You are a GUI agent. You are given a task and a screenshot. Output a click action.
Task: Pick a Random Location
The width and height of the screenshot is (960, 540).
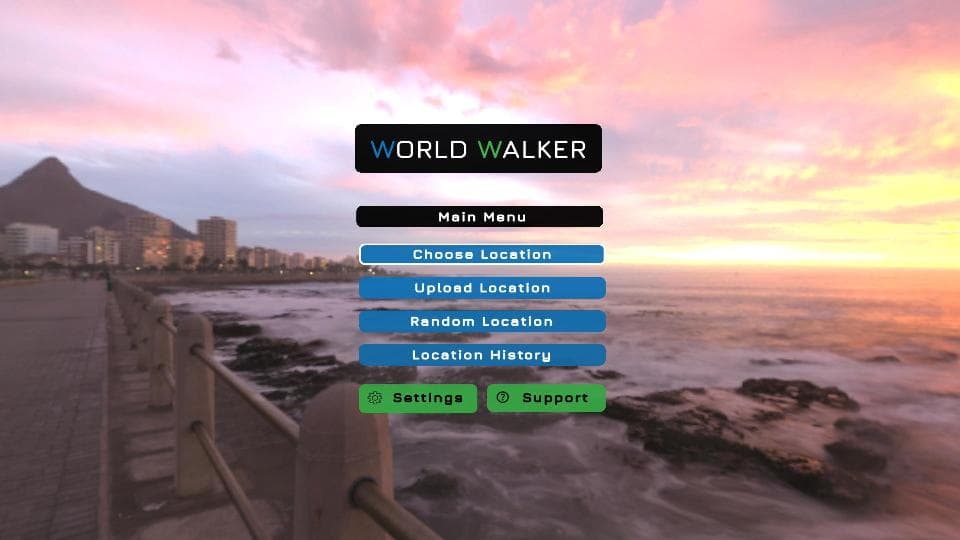pos(482,321)
